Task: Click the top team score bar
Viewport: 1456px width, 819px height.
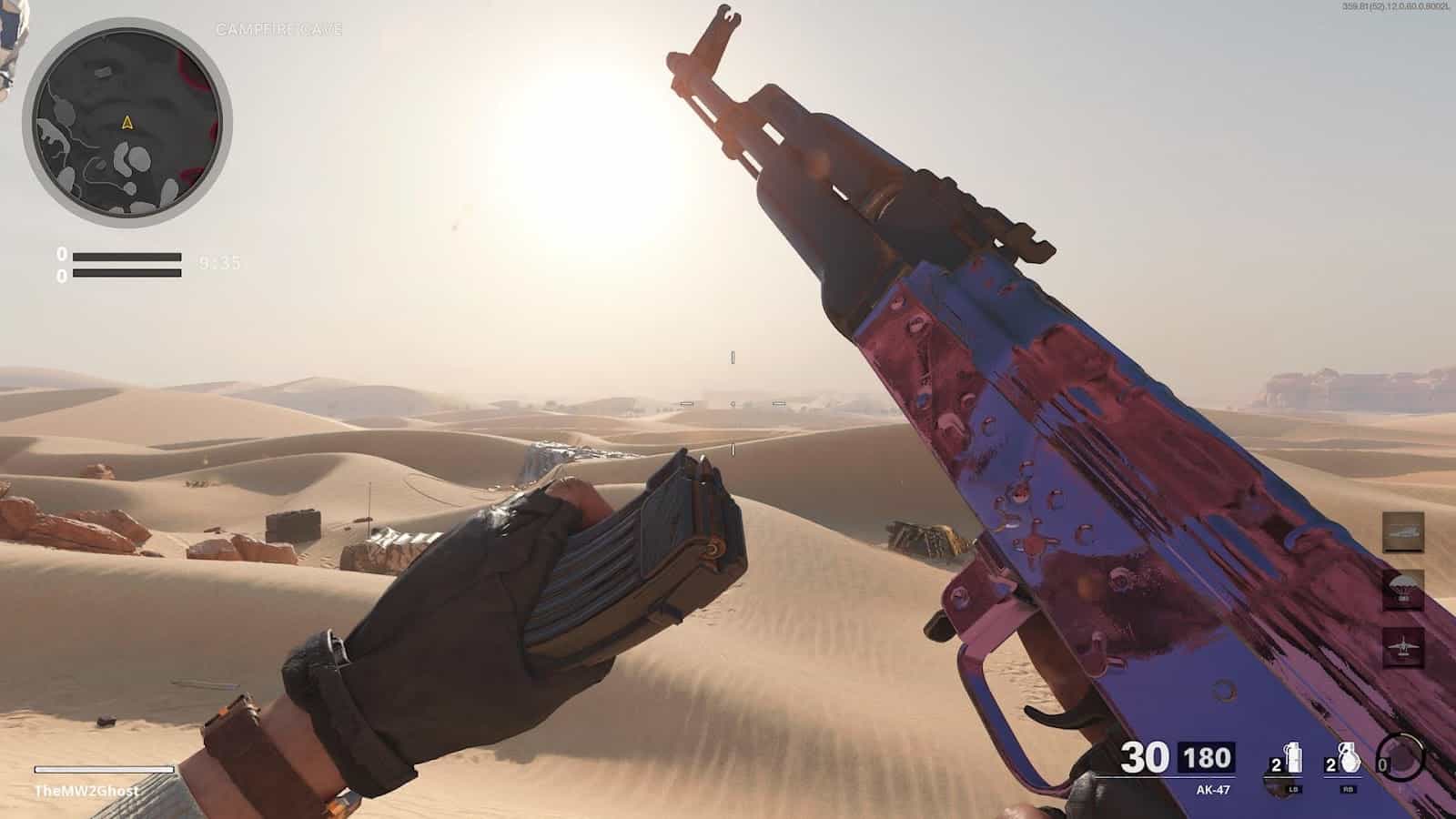Action: click(127, 256)
